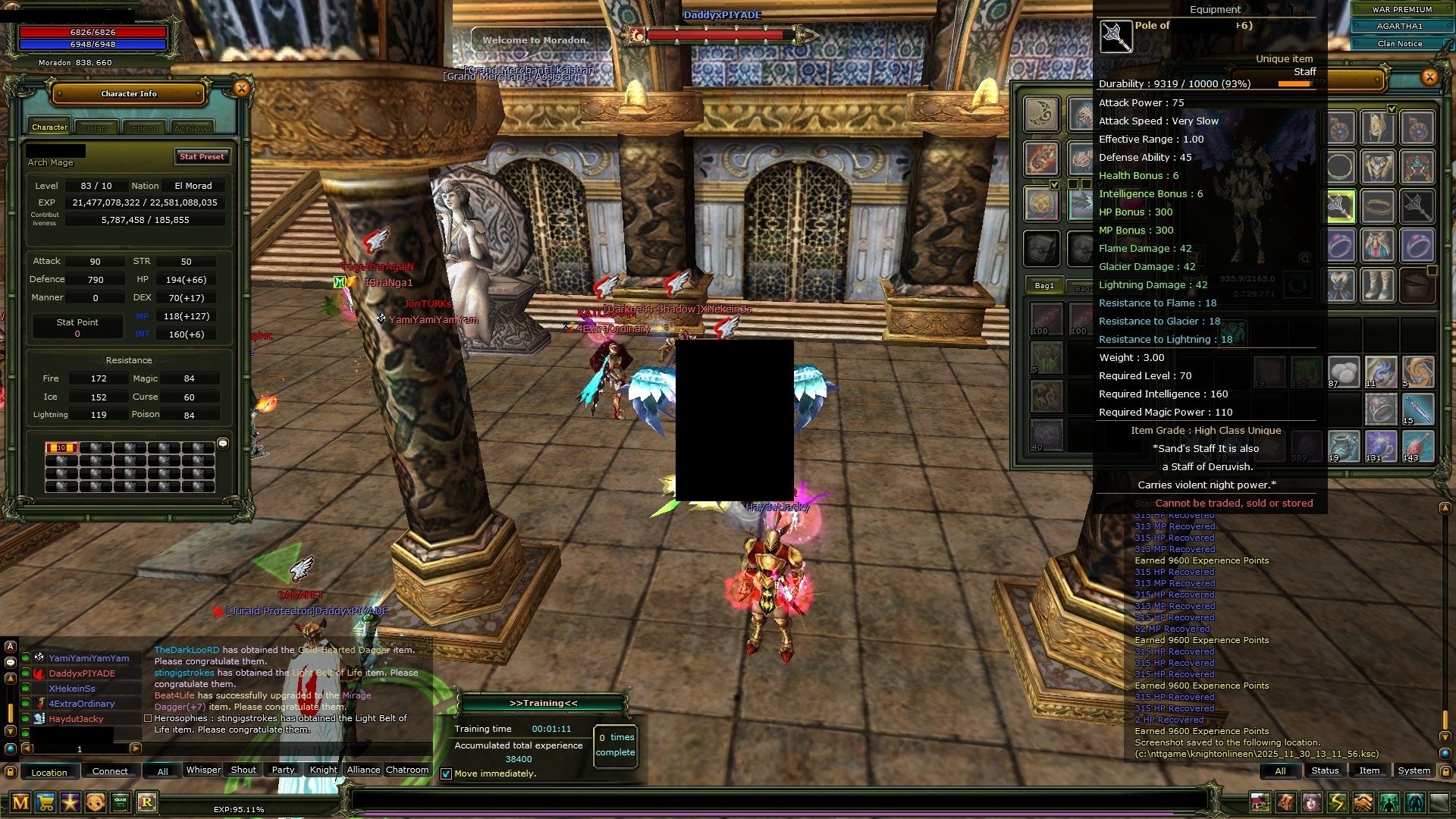Open the inventory backpack icon

pyautogui.click(x=1285, y=801)
